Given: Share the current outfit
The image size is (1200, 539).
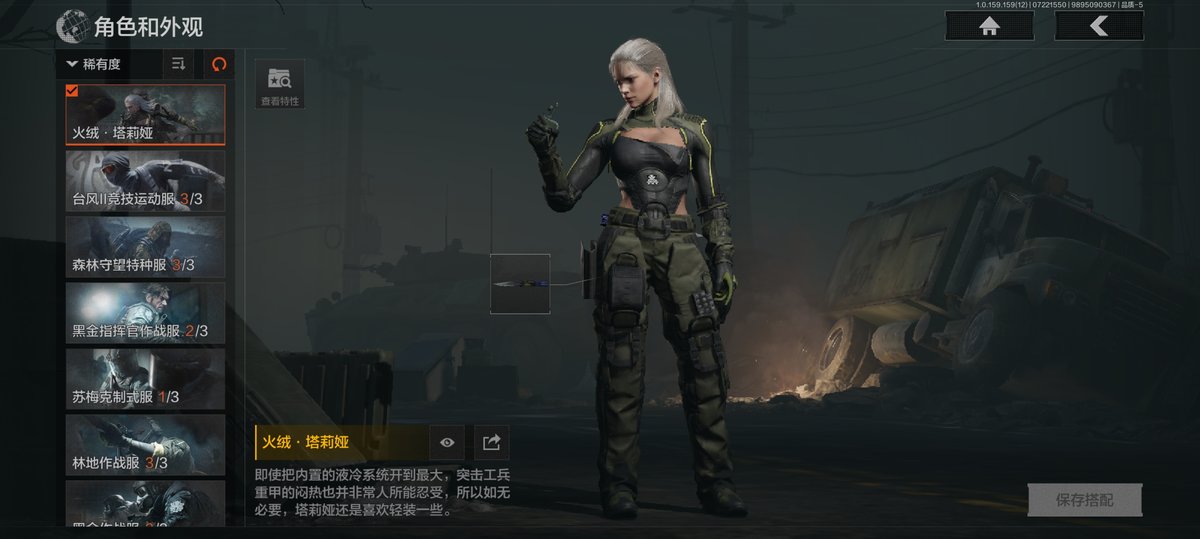Looking at the screenshot, I should 491,442.
